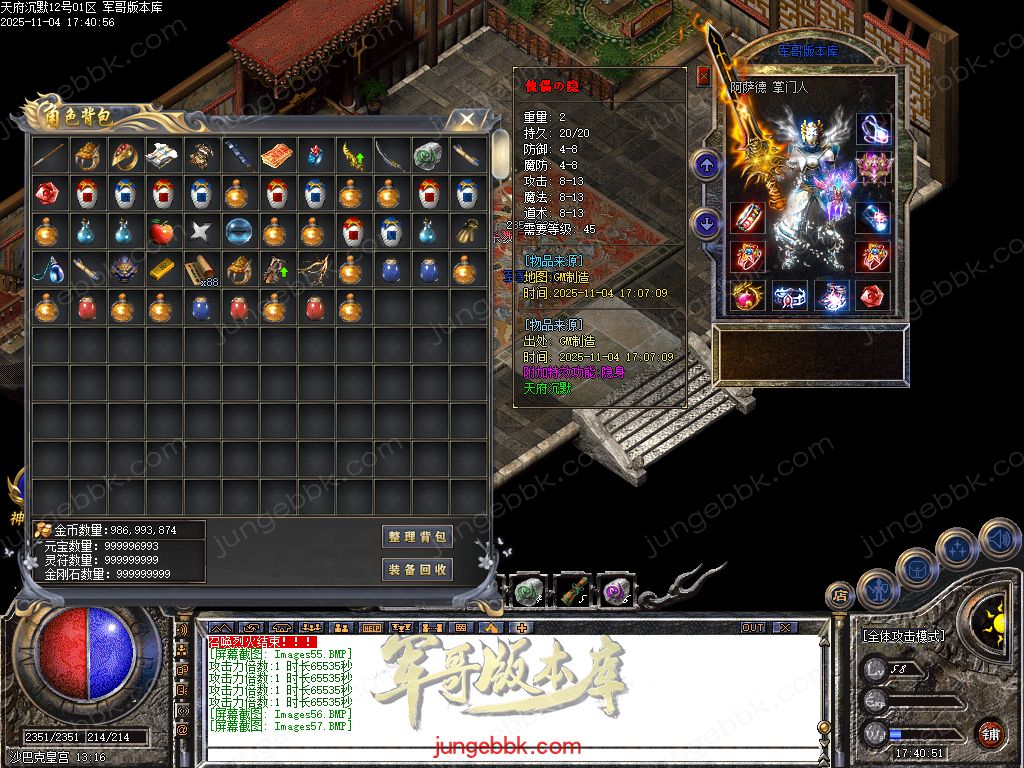The image size is (1024, 768).
Task: Open the 装备回收 equipment recycle button
Action: 418,570
